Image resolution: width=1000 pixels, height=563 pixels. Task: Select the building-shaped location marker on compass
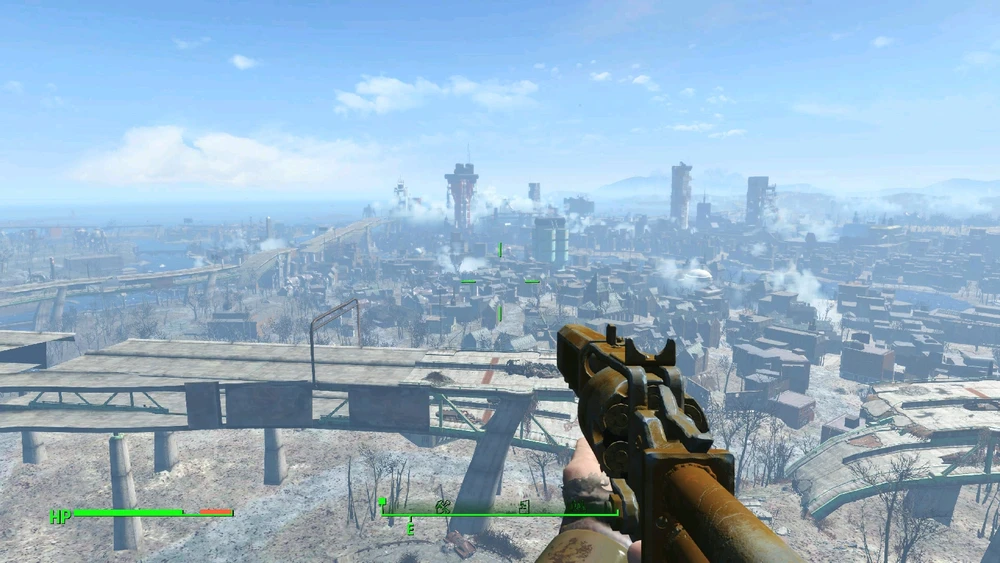pos(524,507)
